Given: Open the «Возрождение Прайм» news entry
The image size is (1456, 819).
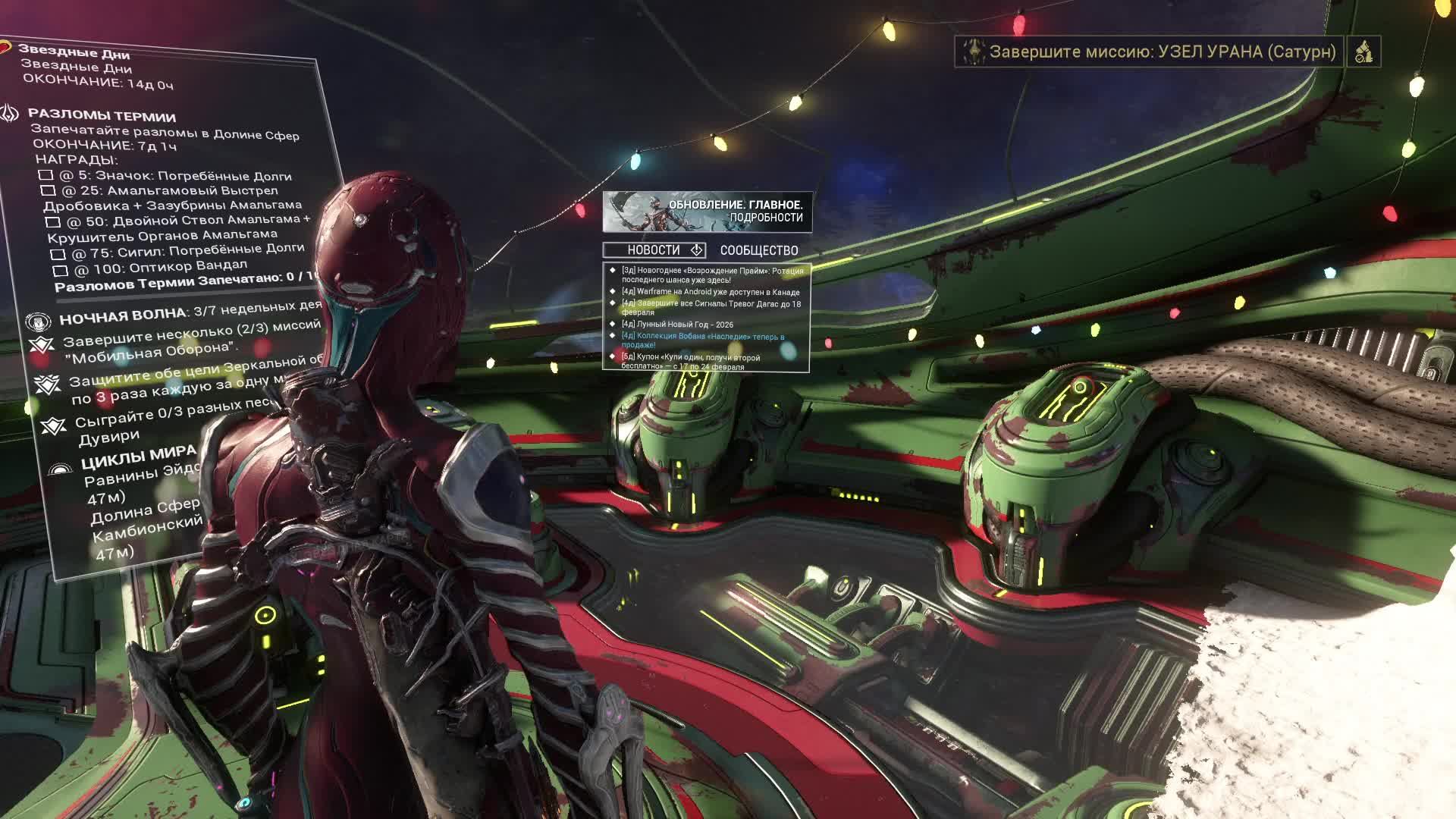Looking at the screenshot, I should tap(711, 275).
